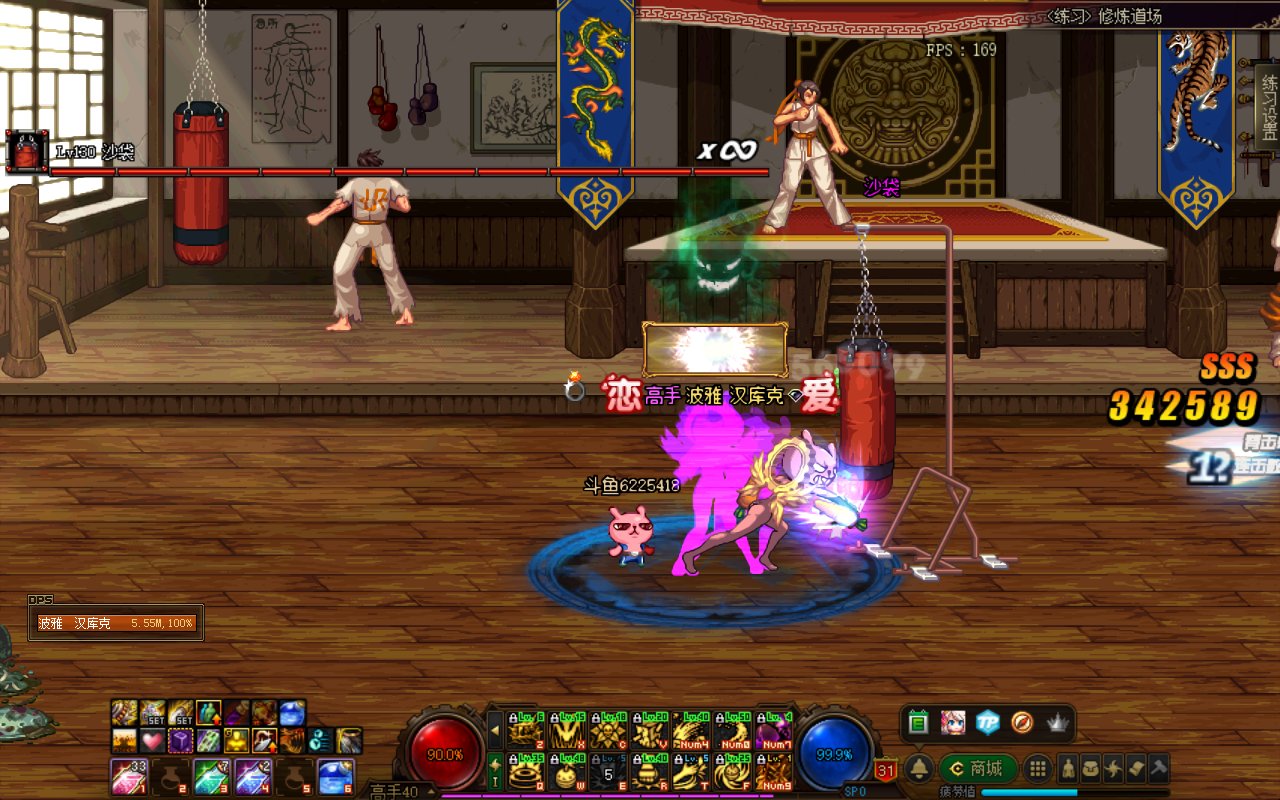Screen dimensions: 1280x800
Task: Use the blue orb item in slot 6
Action: coord(334,776)
